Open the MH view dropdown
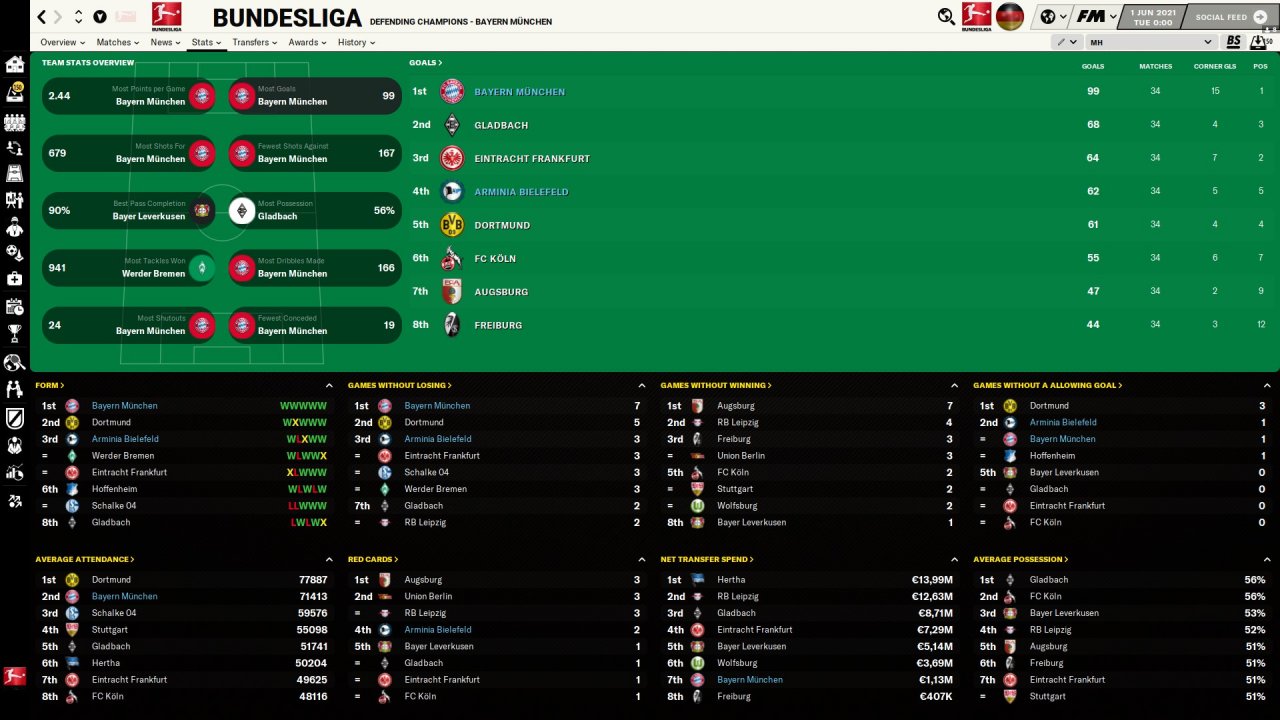The height and width of the screenshot is (720, 1280). (1150, 42)
